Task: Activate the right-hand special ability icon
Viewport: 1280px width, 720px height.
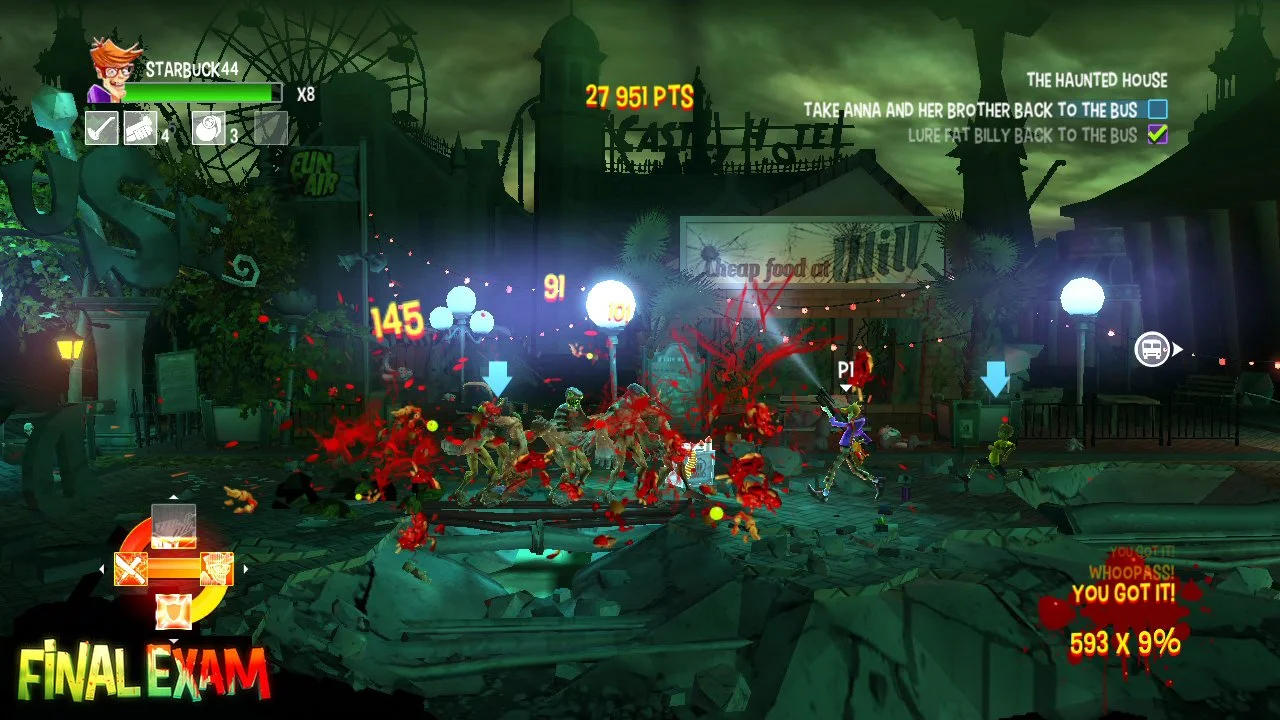Action: pyautogui.click(x=216, y=569)
